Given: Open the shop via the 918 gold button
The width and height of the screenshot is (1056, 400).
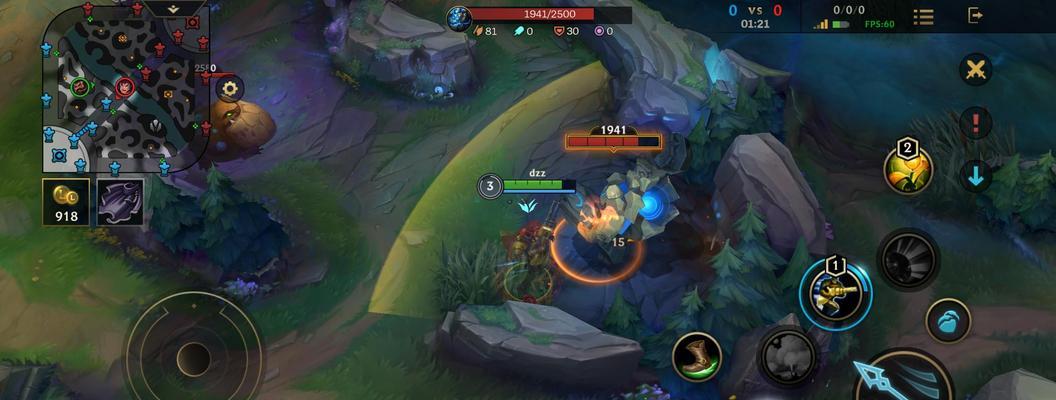Looking at the screenshot, I should [x=66, y=202].
